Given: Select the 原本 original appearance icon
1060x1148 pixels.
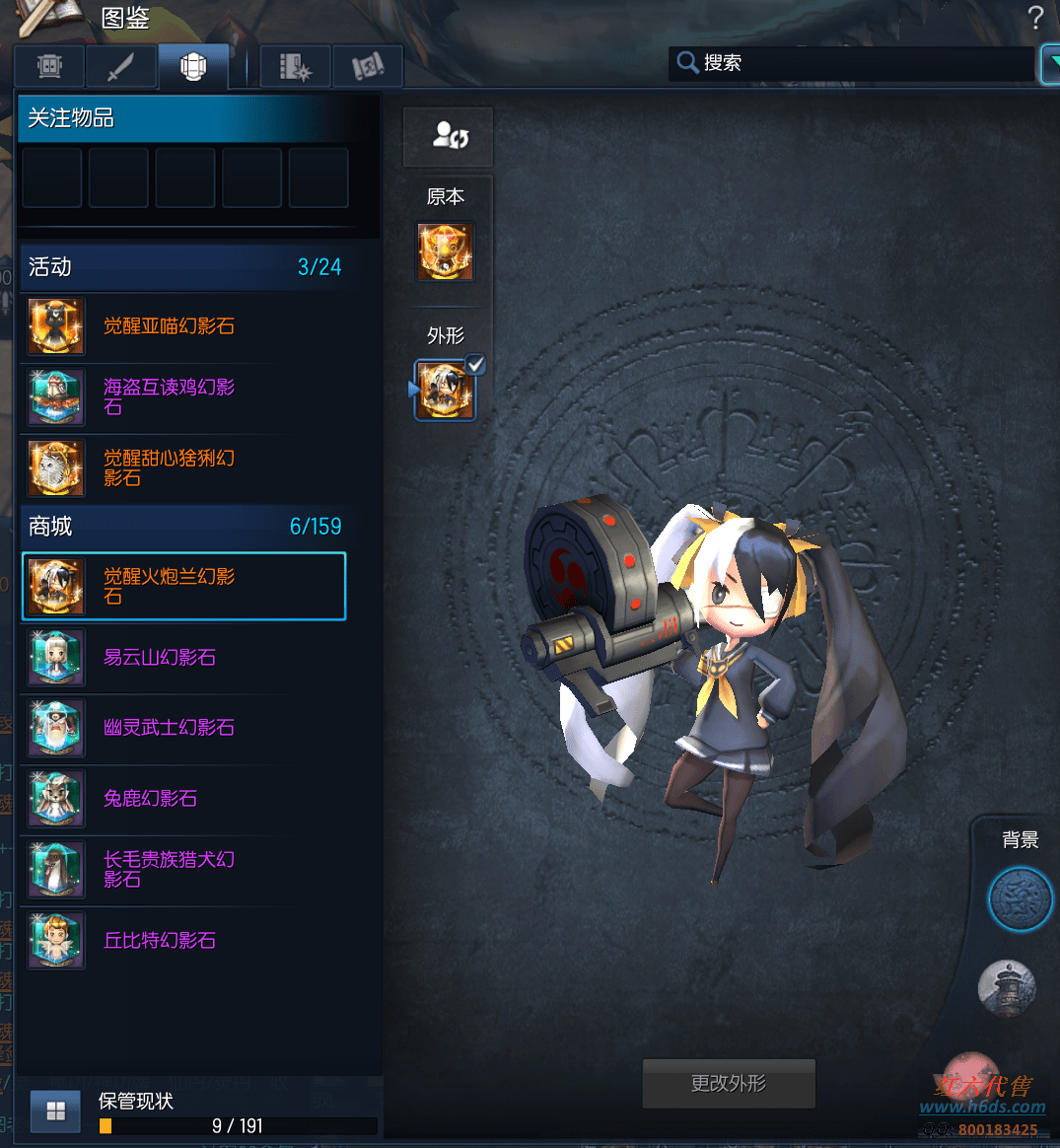Looking at the screenshot, I should pos(446,251).
